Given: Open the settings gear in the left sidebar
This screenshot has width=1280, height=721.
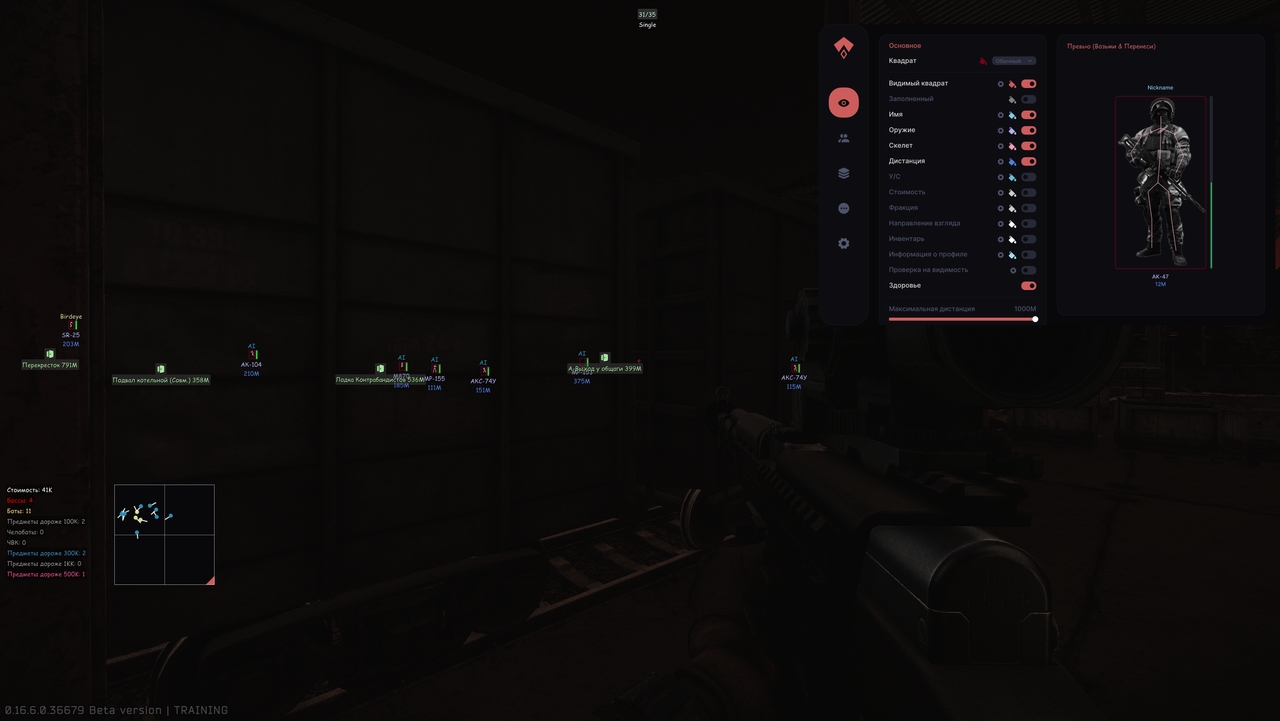Looking at the screenshot, I should click(x=843, y=243).
